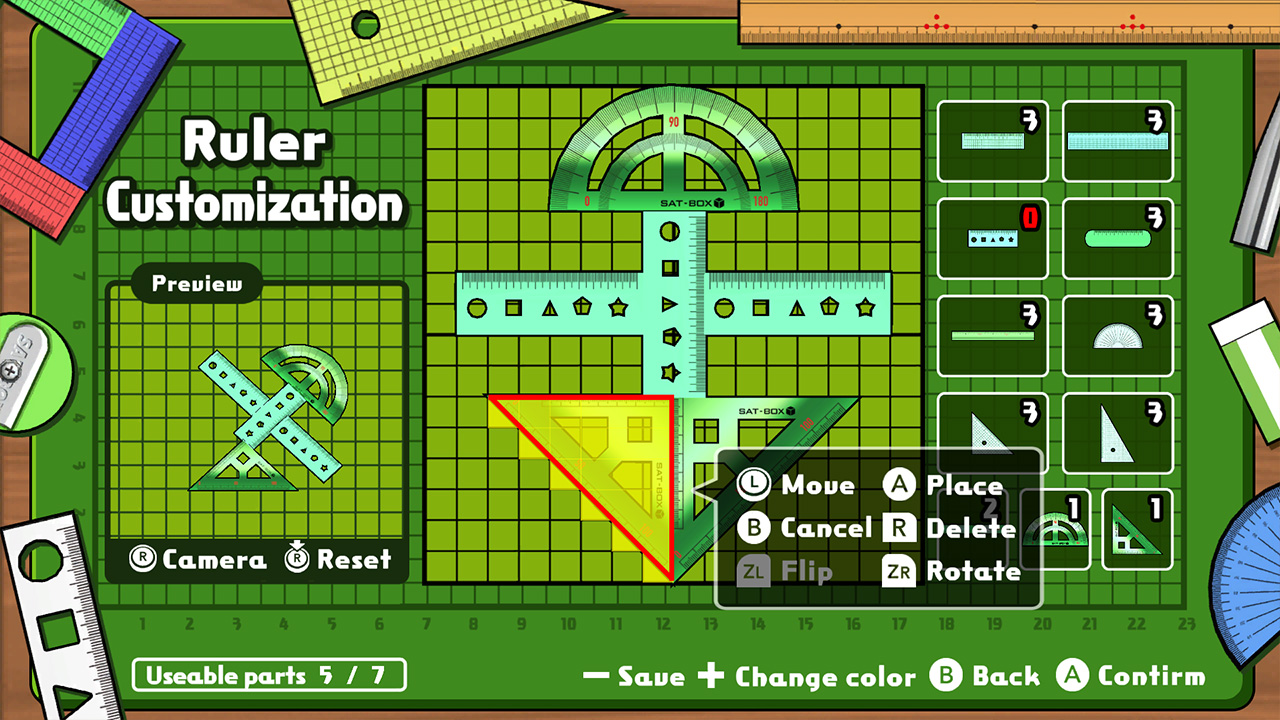This screenshot has height=720, width=1280.
Task: Open the Change color option
Action: pyautogui.click(x=812, y=676)
